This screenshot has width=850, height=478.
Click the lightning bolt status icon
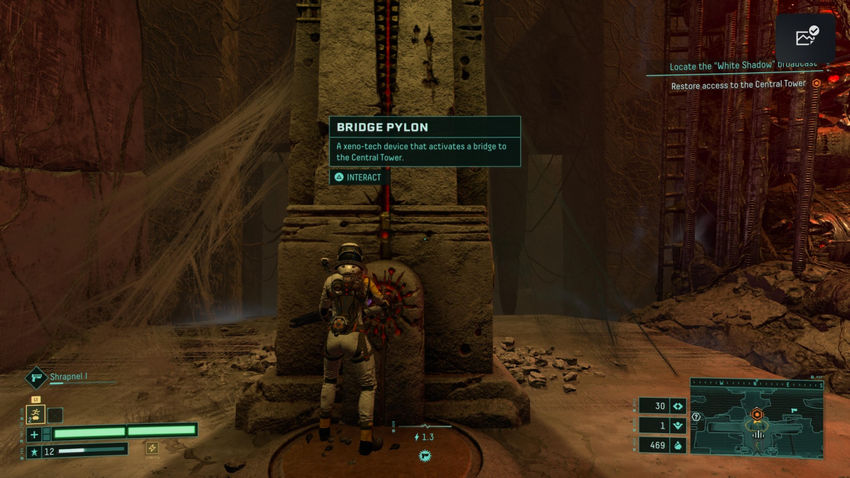(x=417, y=437)
